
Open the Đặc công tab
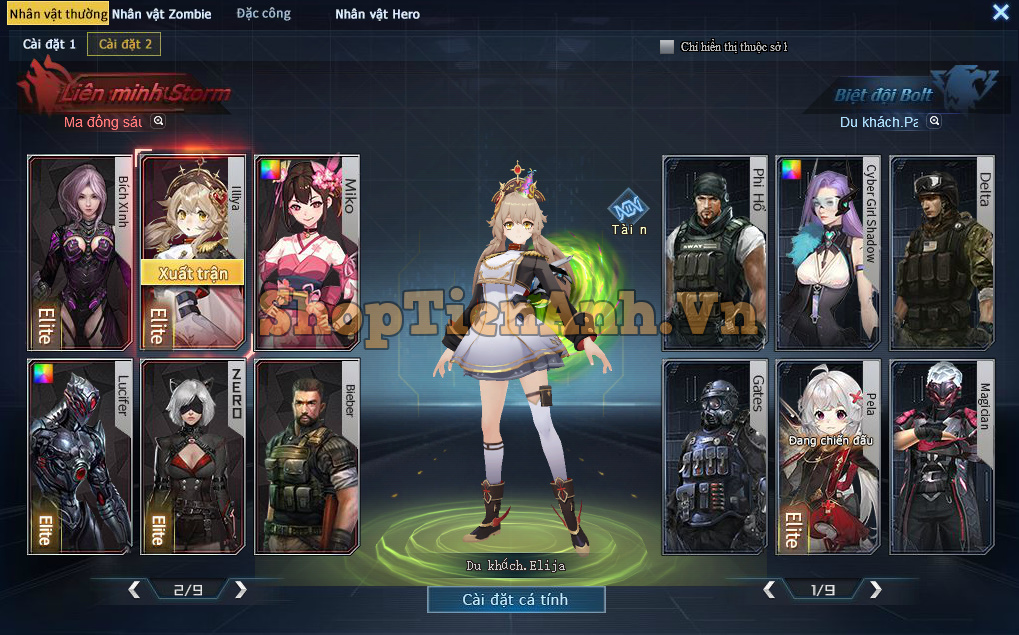[x=264, y=14]
